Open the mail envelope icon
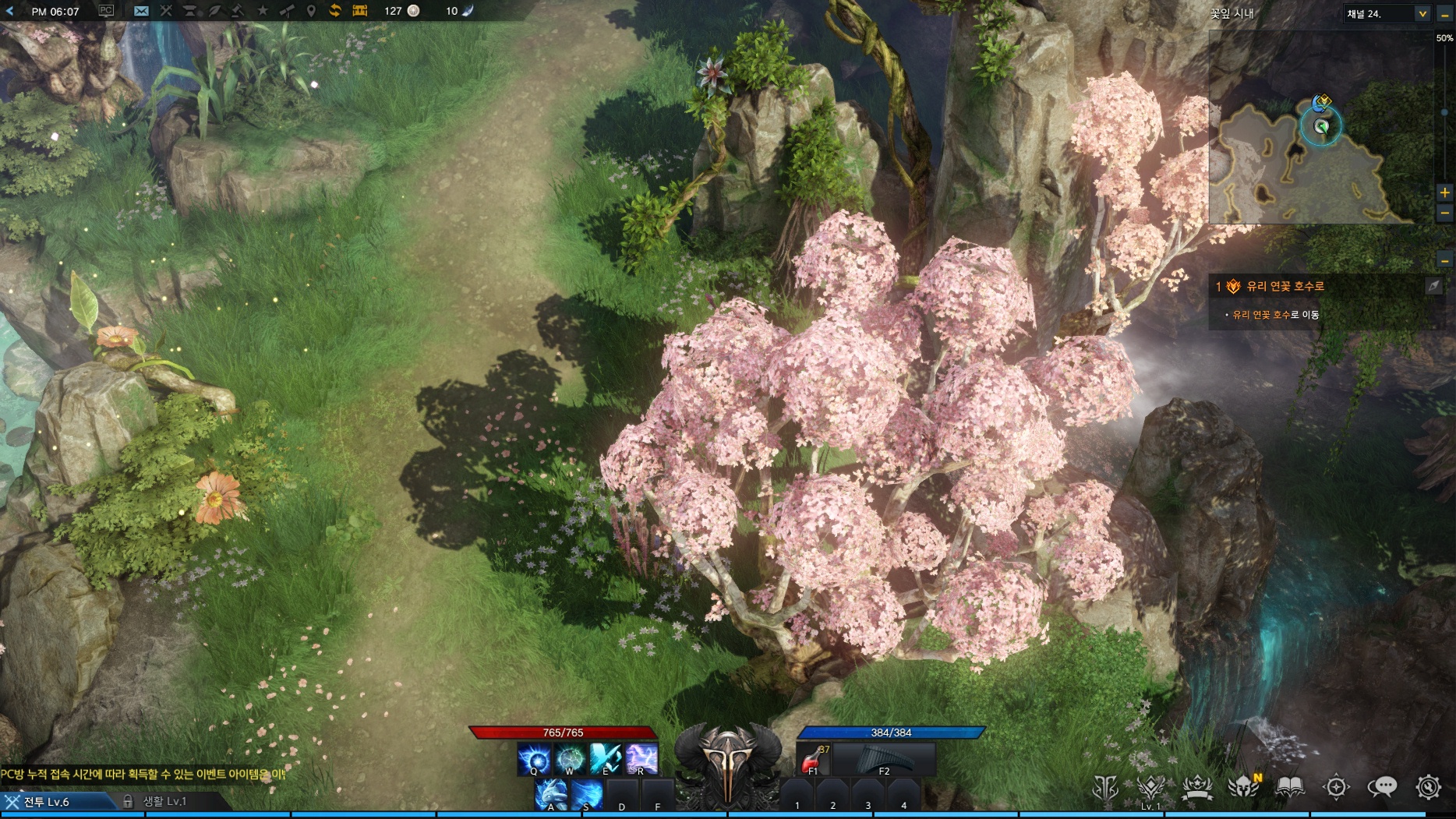The image size is (1456, 819). click(141, 11)
